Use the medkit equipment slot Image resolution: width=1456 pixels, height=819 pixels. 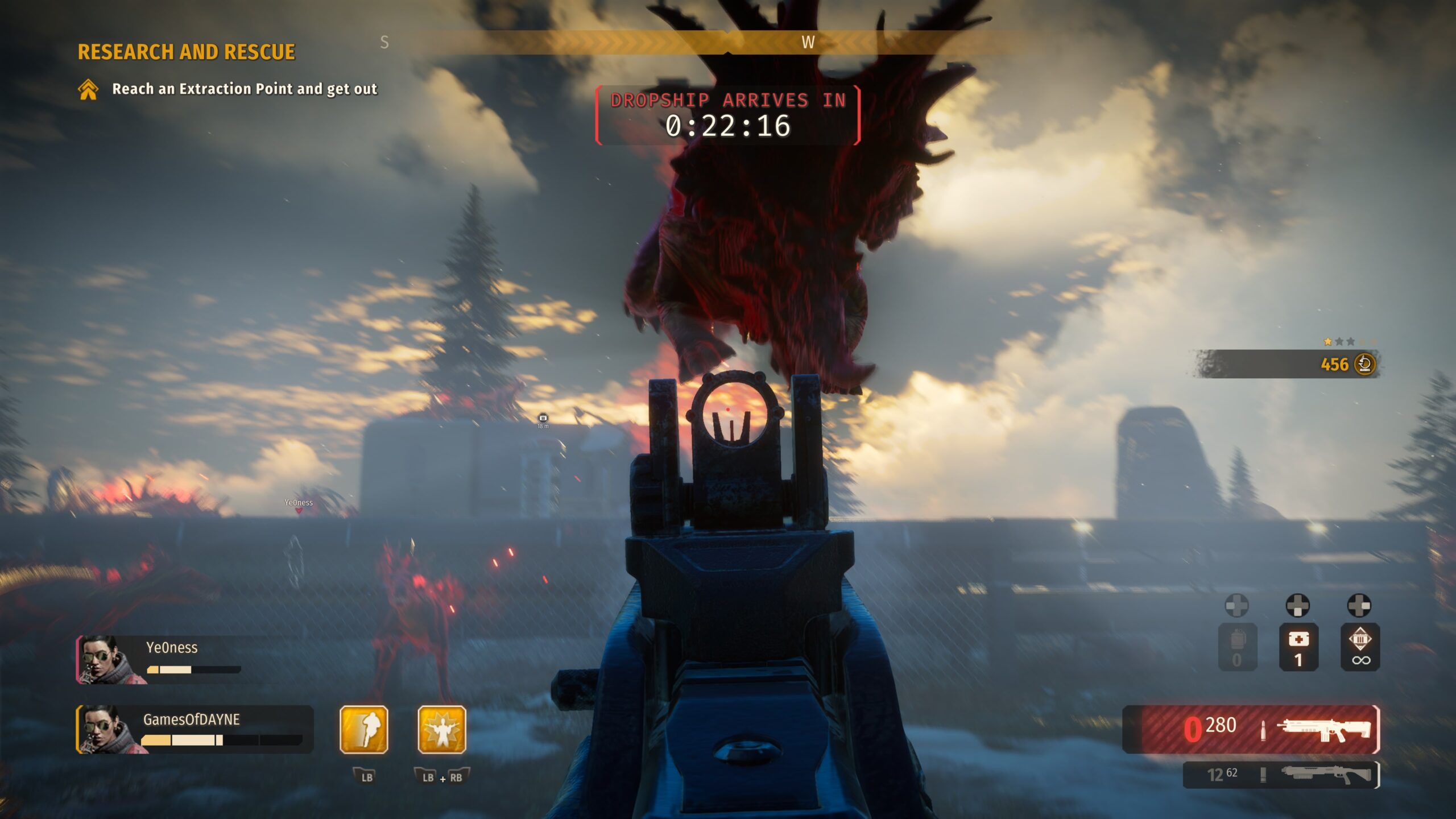1298,647
